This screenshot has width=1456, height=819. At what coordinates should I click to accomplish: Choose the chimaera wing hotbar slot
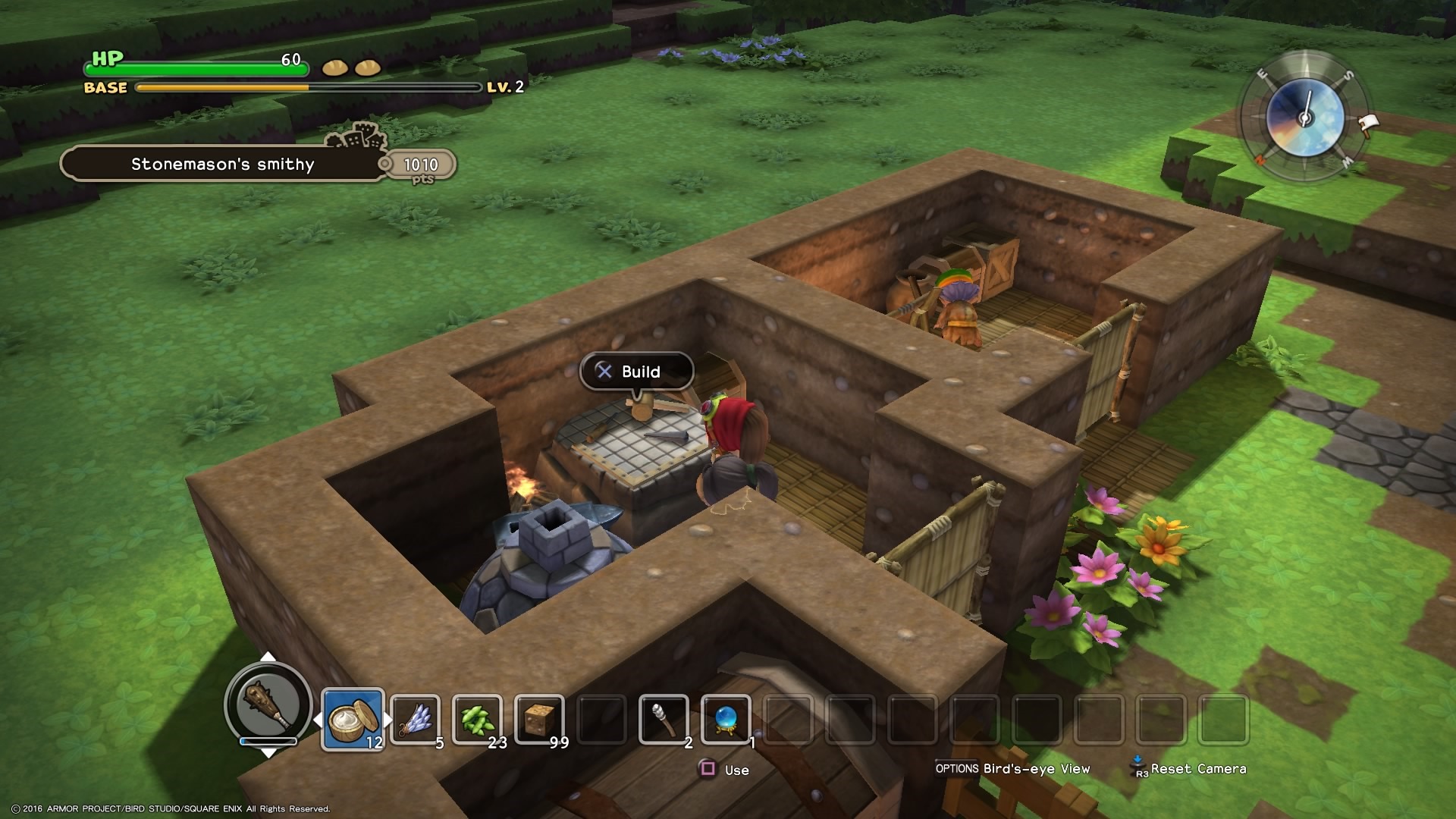coord(415,718)
